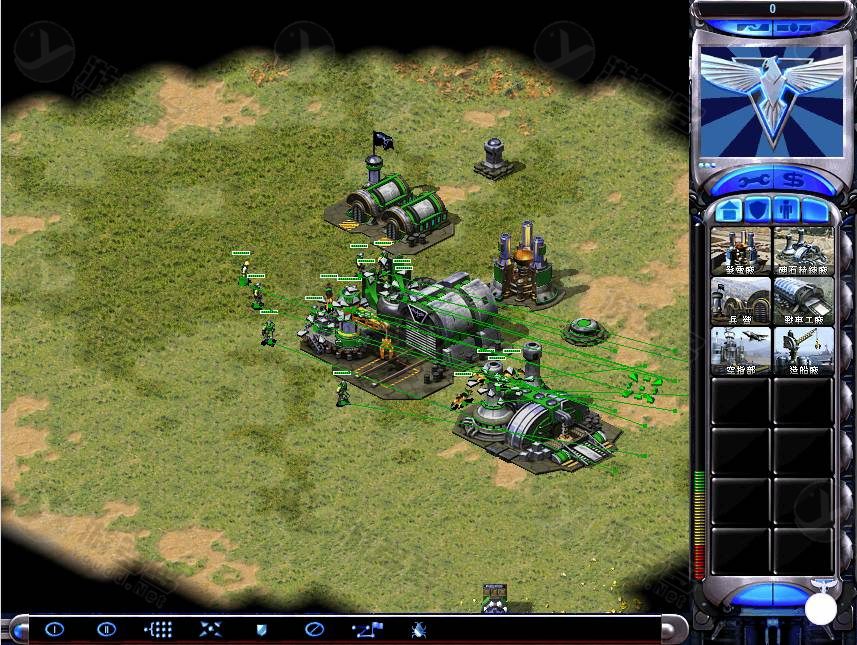This screenshot has height=645, width=857.
Task: Issue the stop command (slashed circle)
Action: 313,629
